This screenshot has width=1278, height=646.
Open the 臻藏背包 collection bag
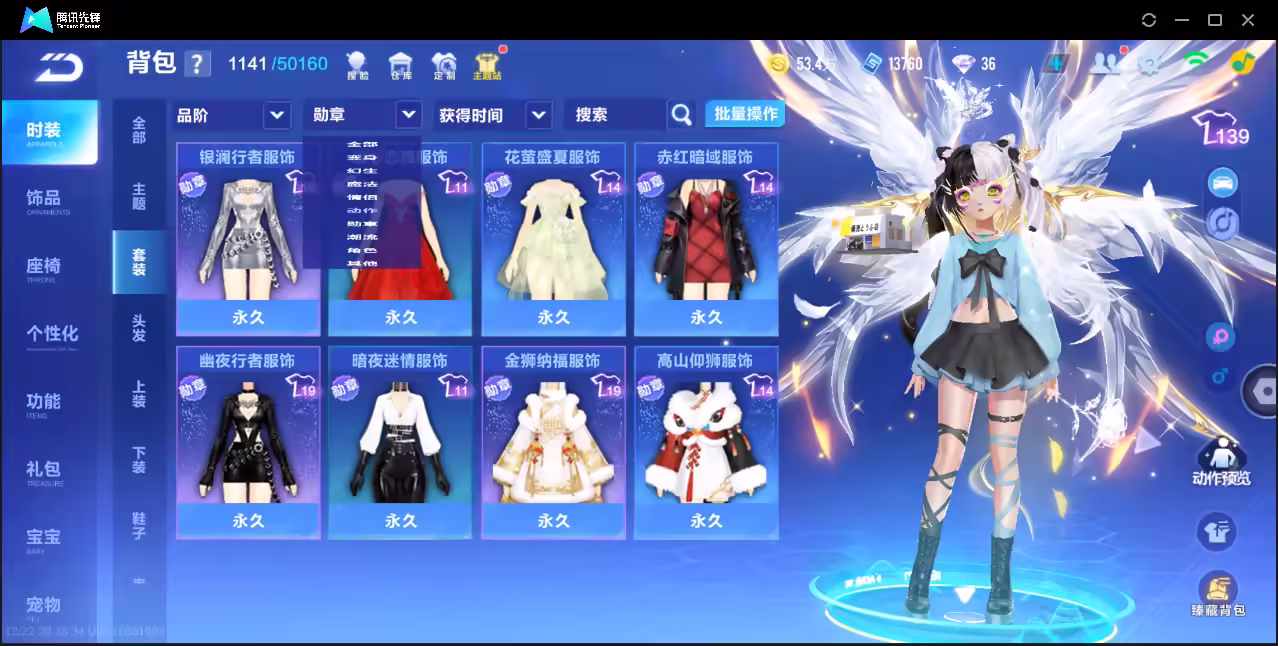coord(1217,594)
